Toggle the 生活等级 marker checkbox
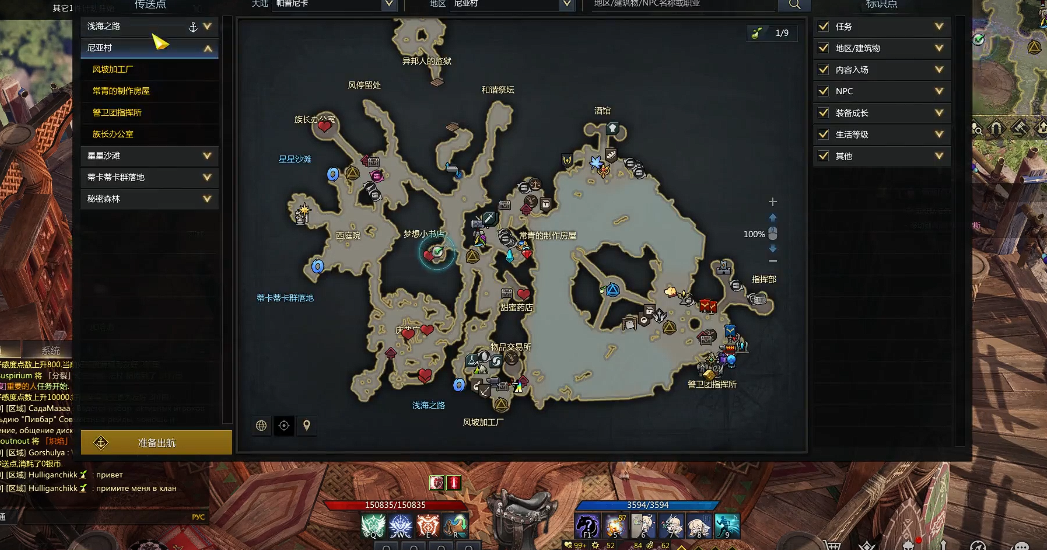 click(x=824, y=134)
